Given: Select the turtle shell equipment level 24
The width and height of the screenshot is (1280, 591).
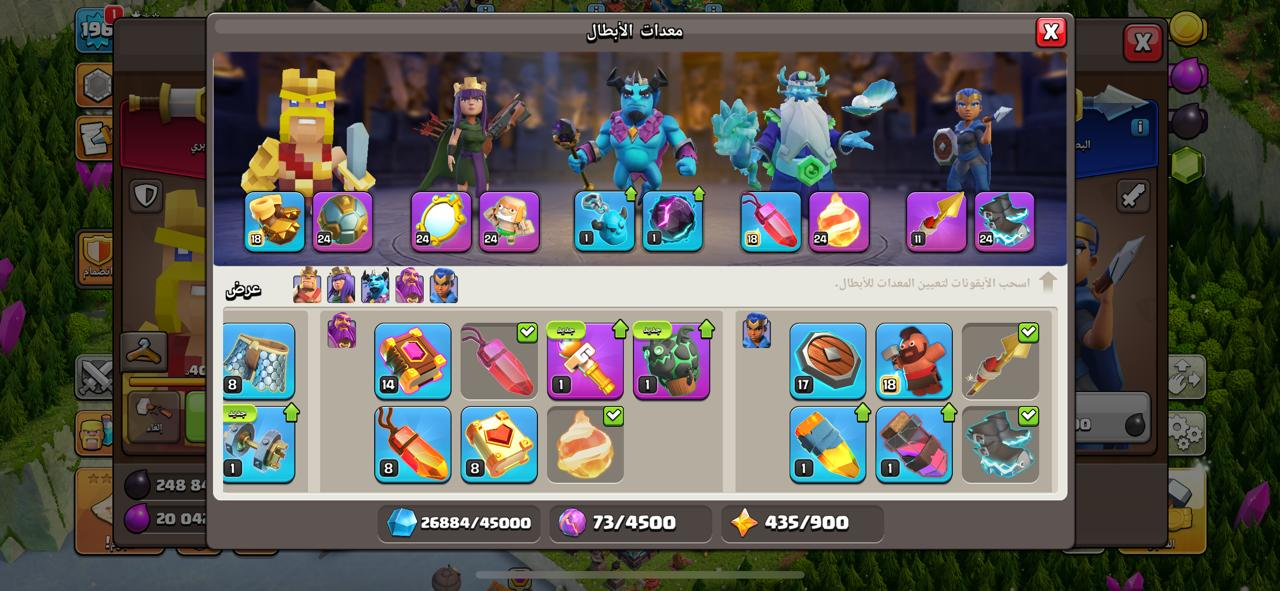Looking at the screenshot, I should [x=343, y=221].
